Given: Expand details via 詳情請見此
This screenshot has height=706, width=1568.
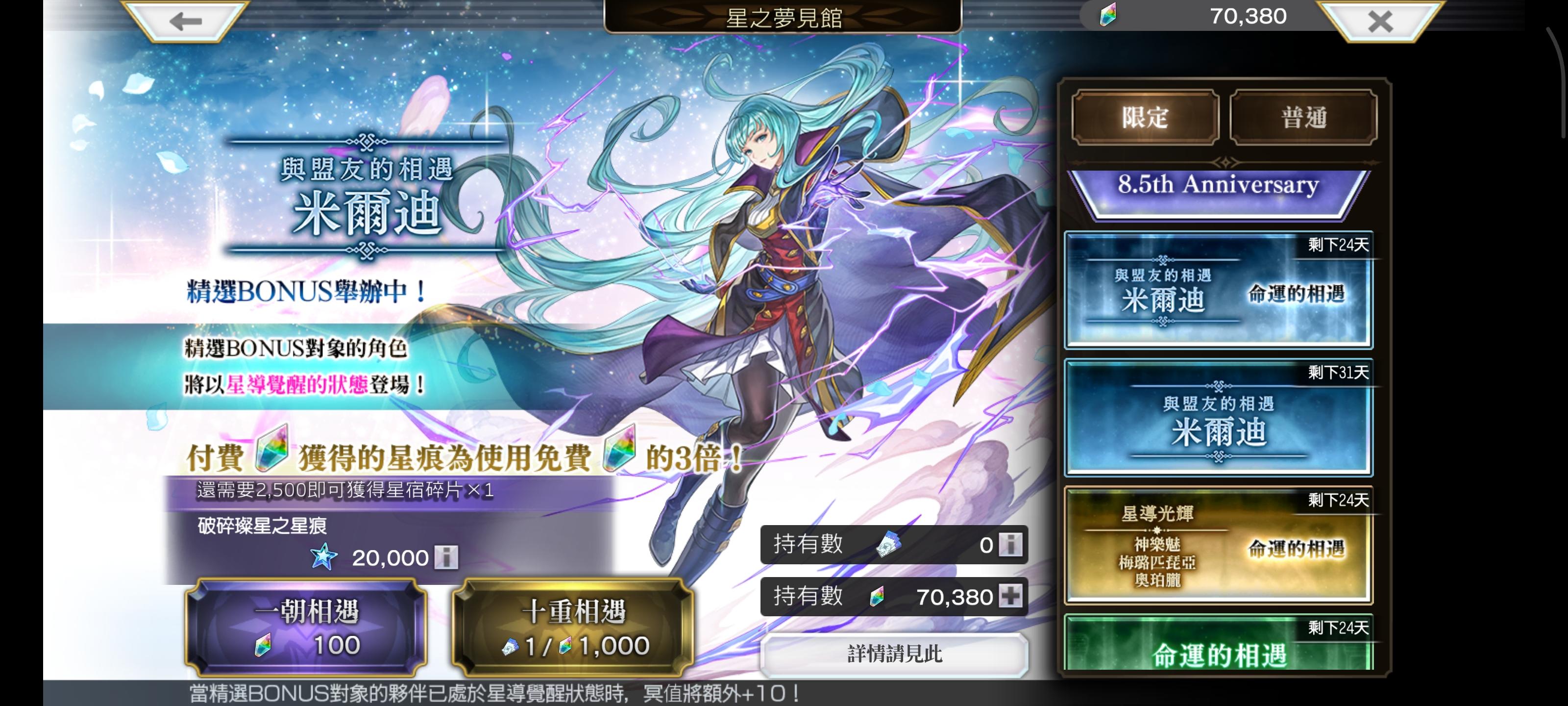Looking at the screenshot, I should (x=895, y=654).
